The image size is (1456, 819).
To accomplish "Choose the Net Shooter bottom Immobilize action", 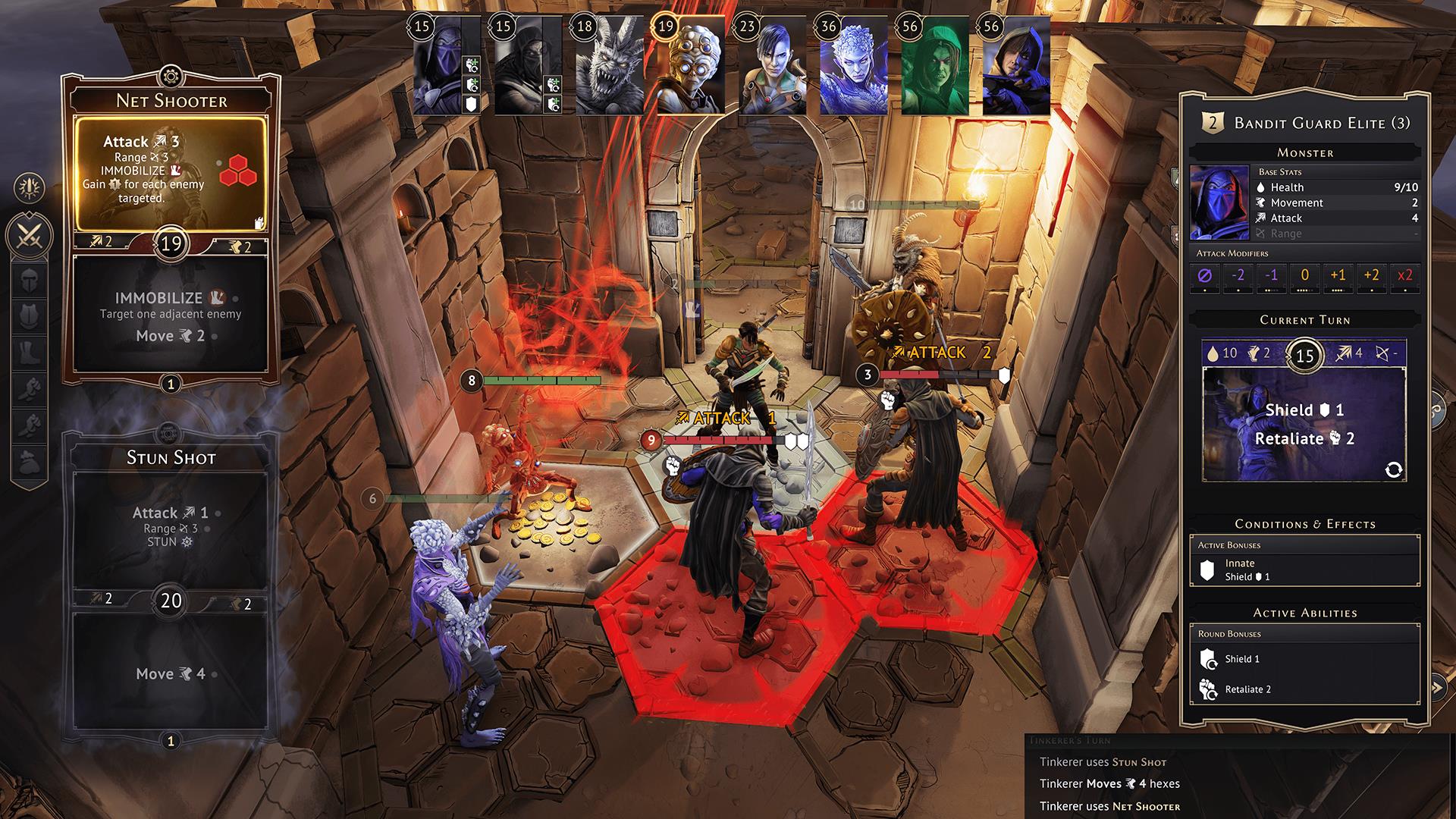I will click(x=171, y=315).
